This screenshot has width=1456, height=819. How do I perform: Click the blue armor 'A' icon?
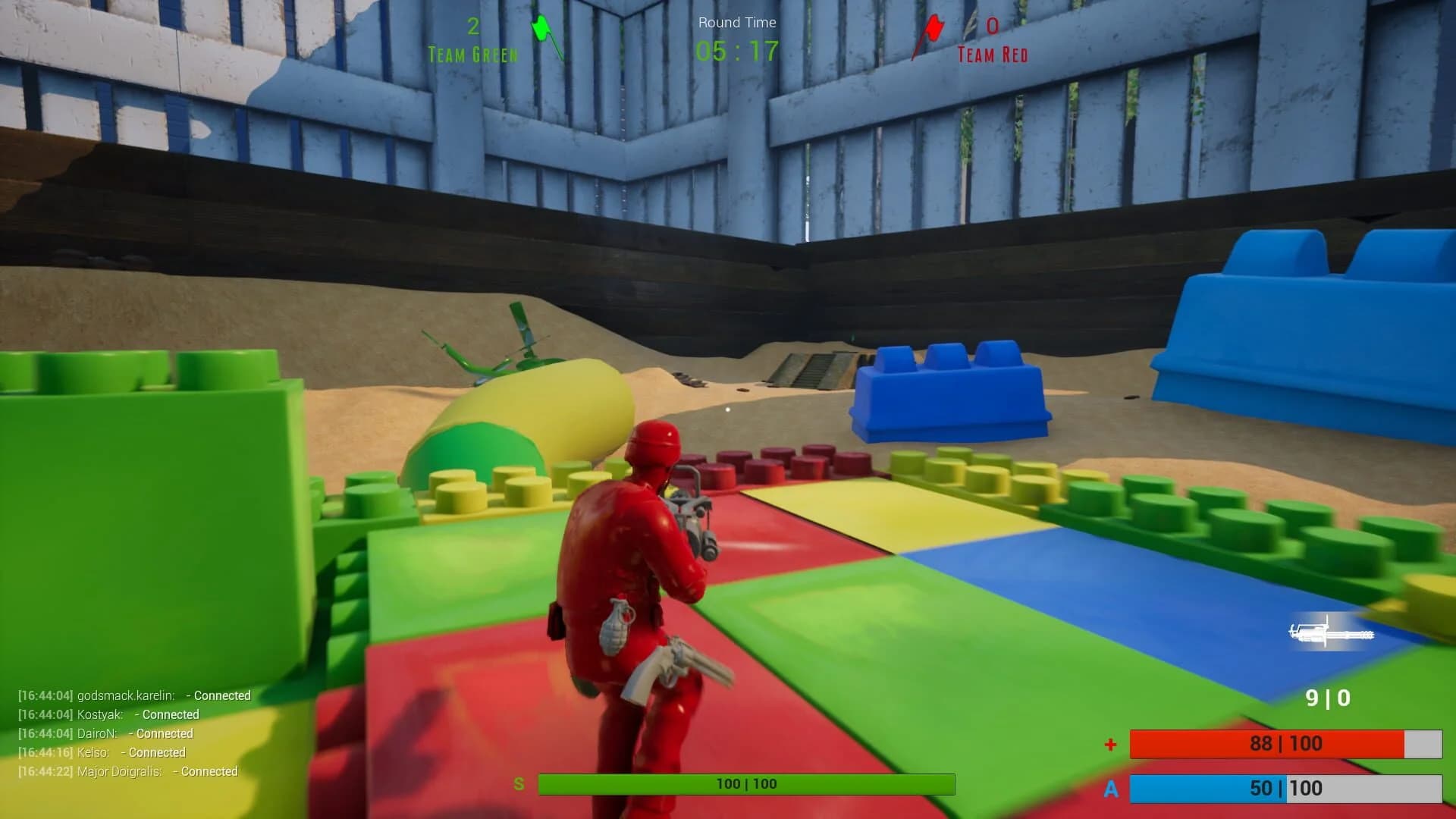[1112, 789]
